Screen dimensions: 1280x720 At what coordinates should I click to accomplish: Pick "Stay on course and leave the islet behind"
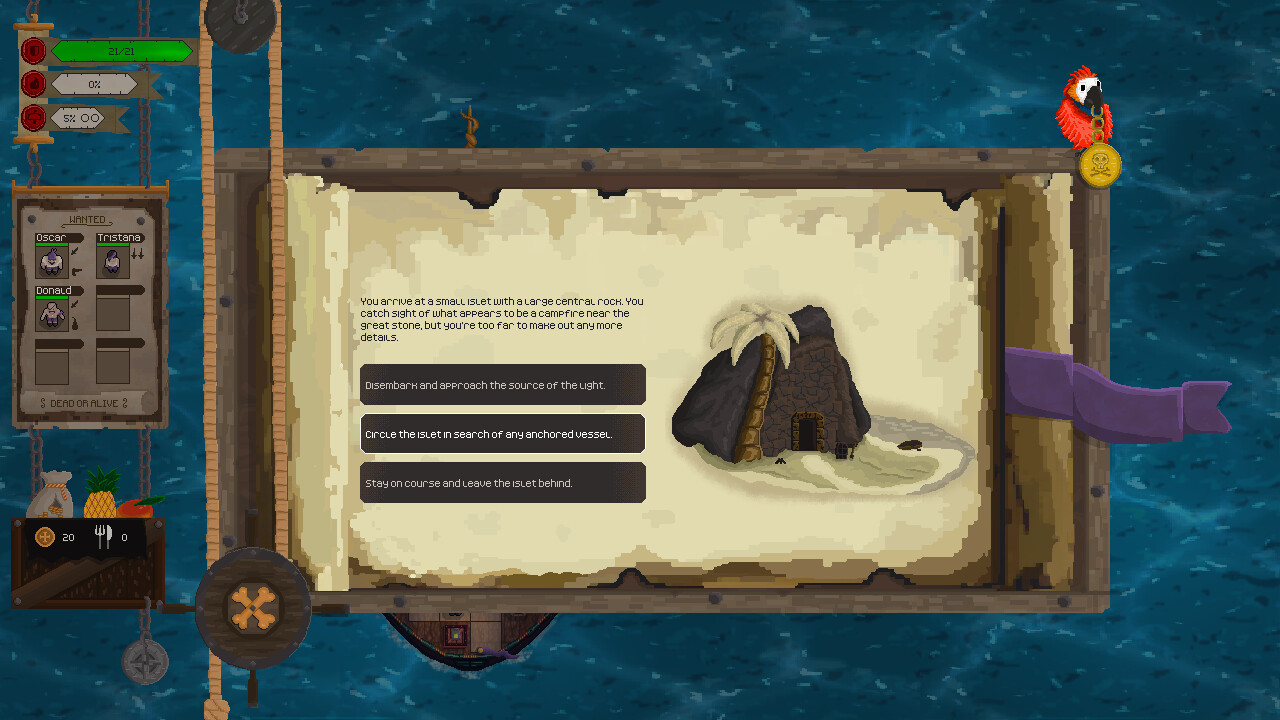[502, 482]
